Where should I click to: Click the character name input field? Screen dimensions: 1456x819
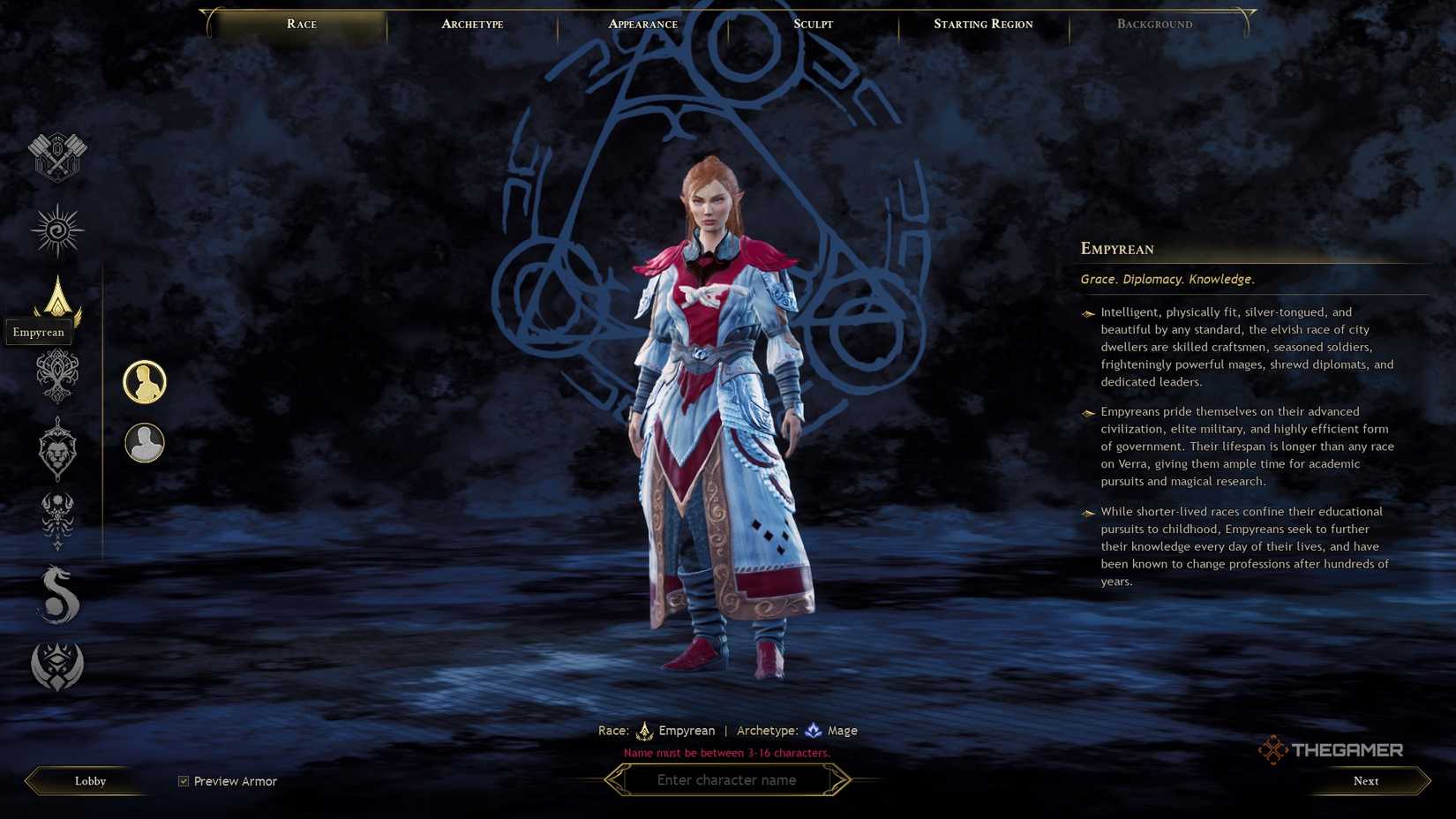coord(727,780)
